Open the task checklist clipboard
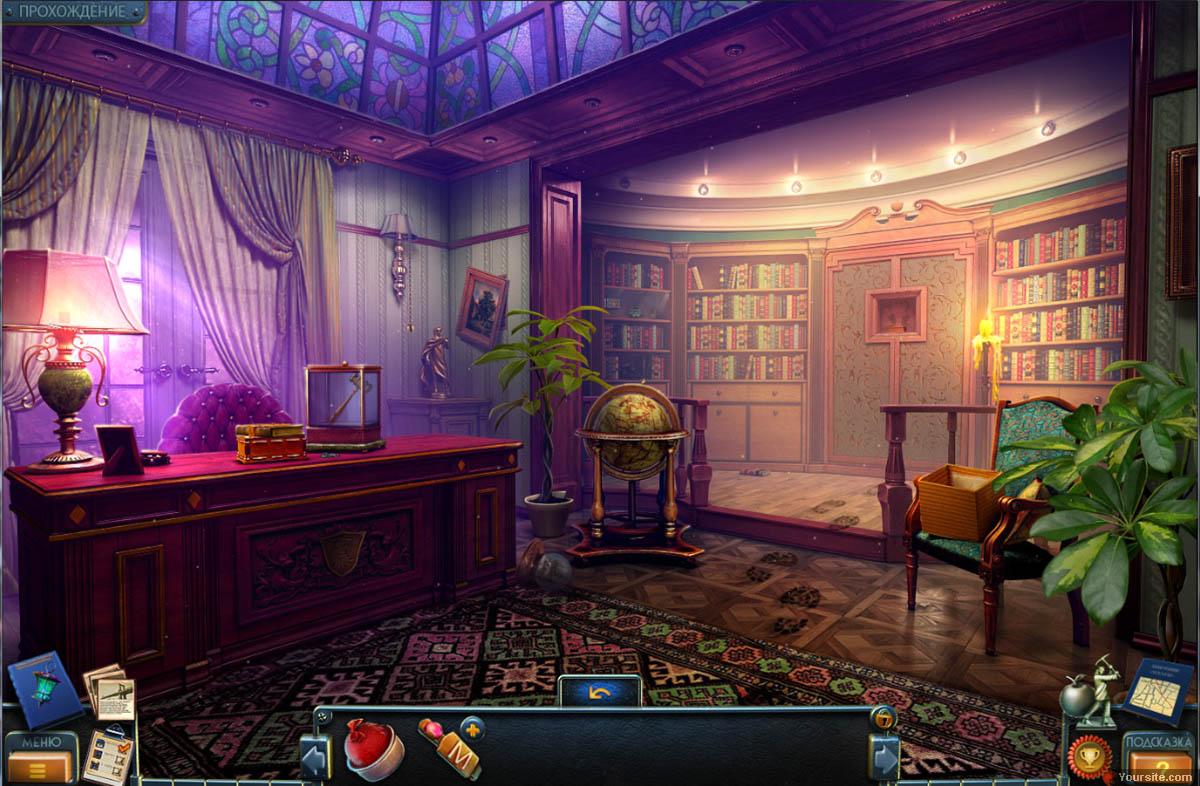1200x786 pixels. 106,753
